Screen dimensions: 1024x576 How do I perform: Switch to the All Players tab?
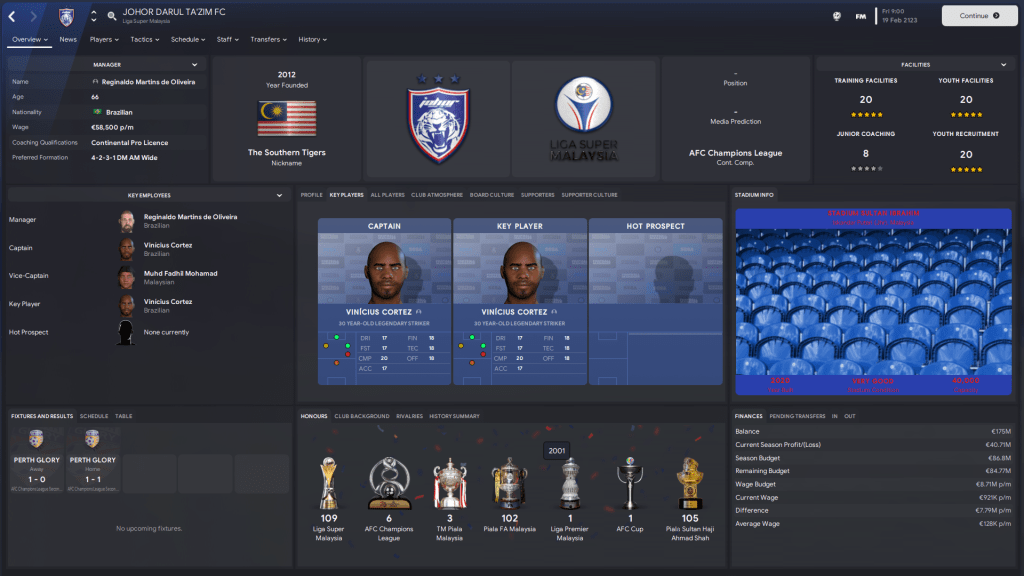point(387,194)
